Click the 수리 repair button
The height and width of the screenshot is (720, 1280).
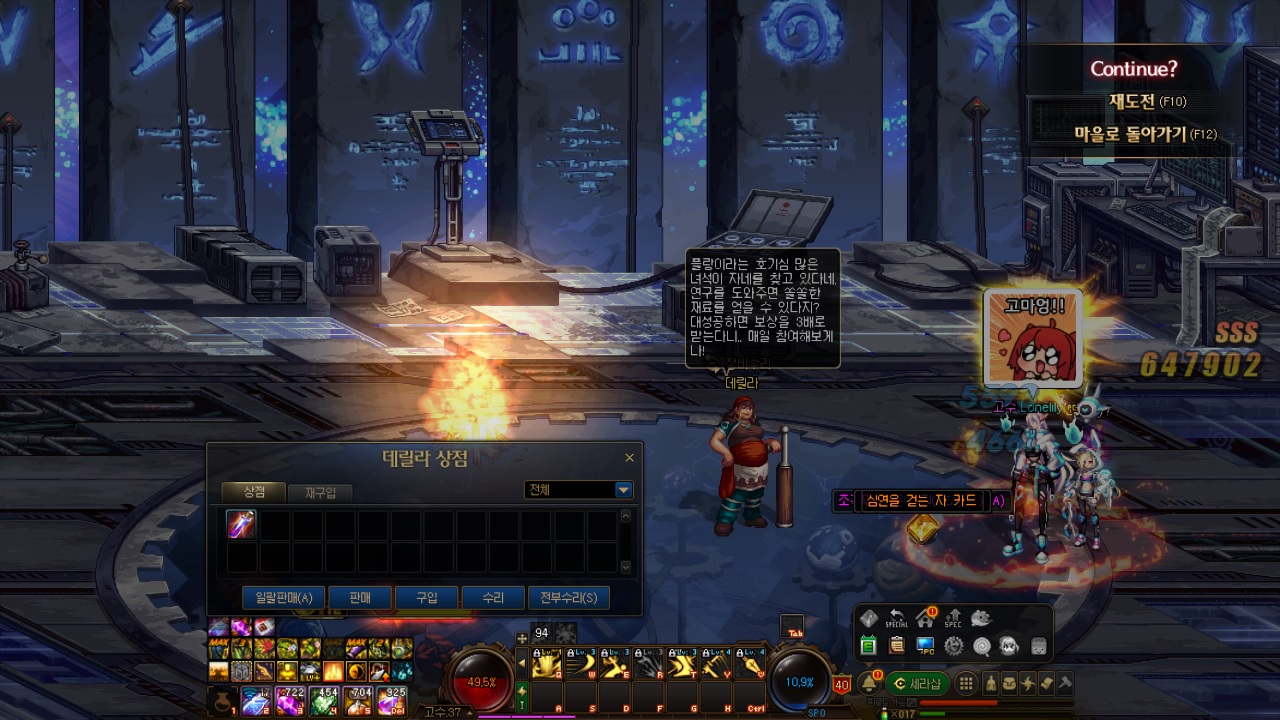(x=493, y=598)
